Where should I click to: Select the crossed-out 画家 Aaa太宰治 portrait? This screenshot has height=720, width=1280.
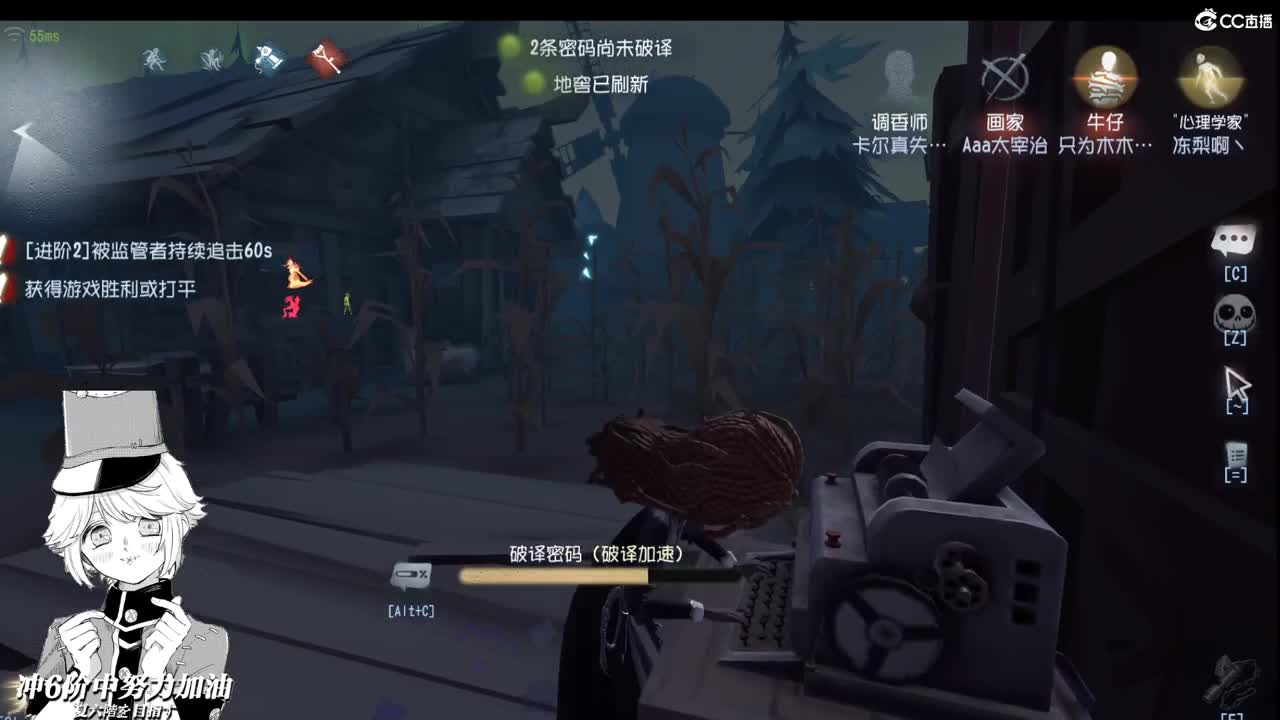pos(1003,80)
